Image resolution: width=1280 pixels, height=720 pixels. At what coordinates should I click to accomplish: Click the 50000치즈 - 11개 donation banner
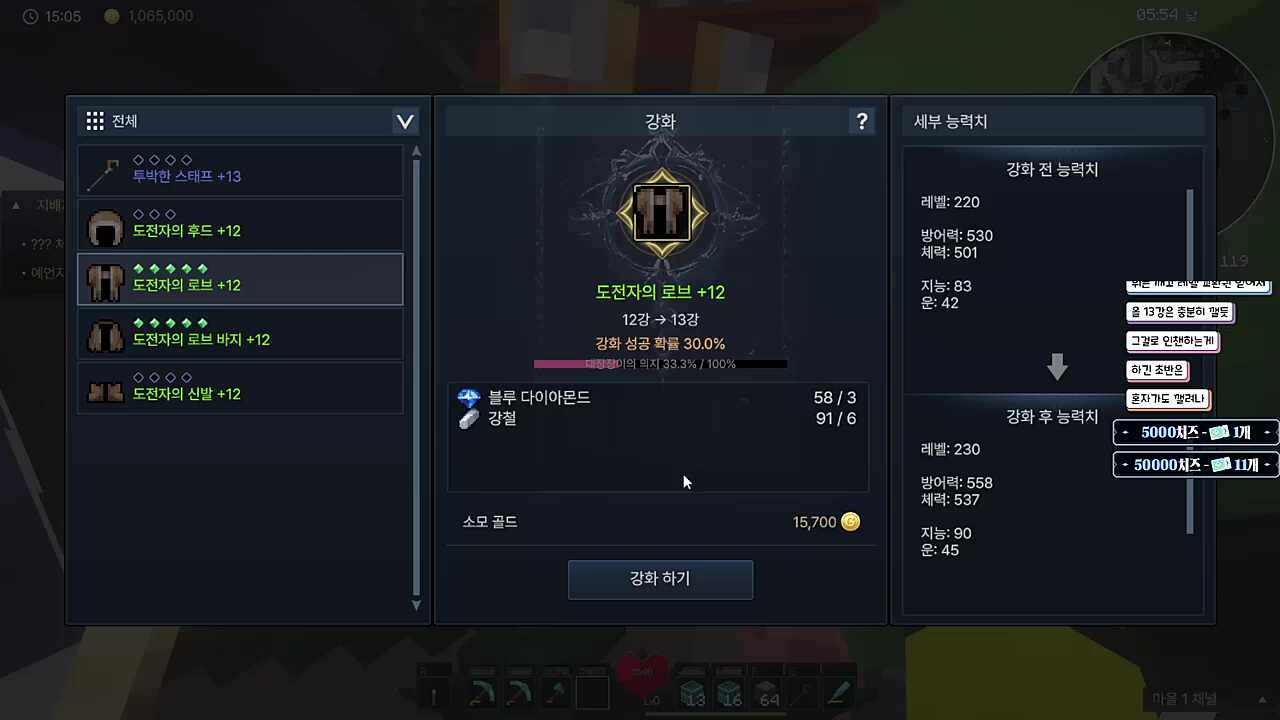click(1196, 463)
